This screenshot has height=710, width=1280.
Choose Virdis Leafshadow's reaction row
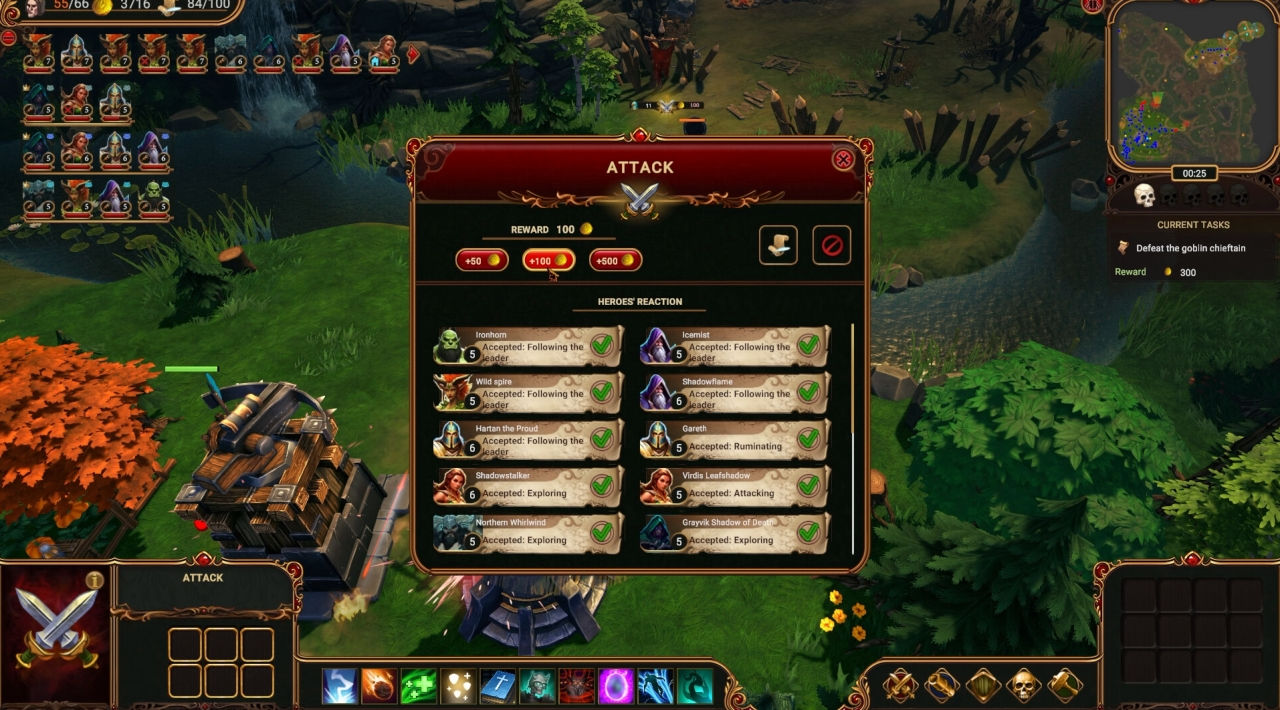click(x=735, y=486)
